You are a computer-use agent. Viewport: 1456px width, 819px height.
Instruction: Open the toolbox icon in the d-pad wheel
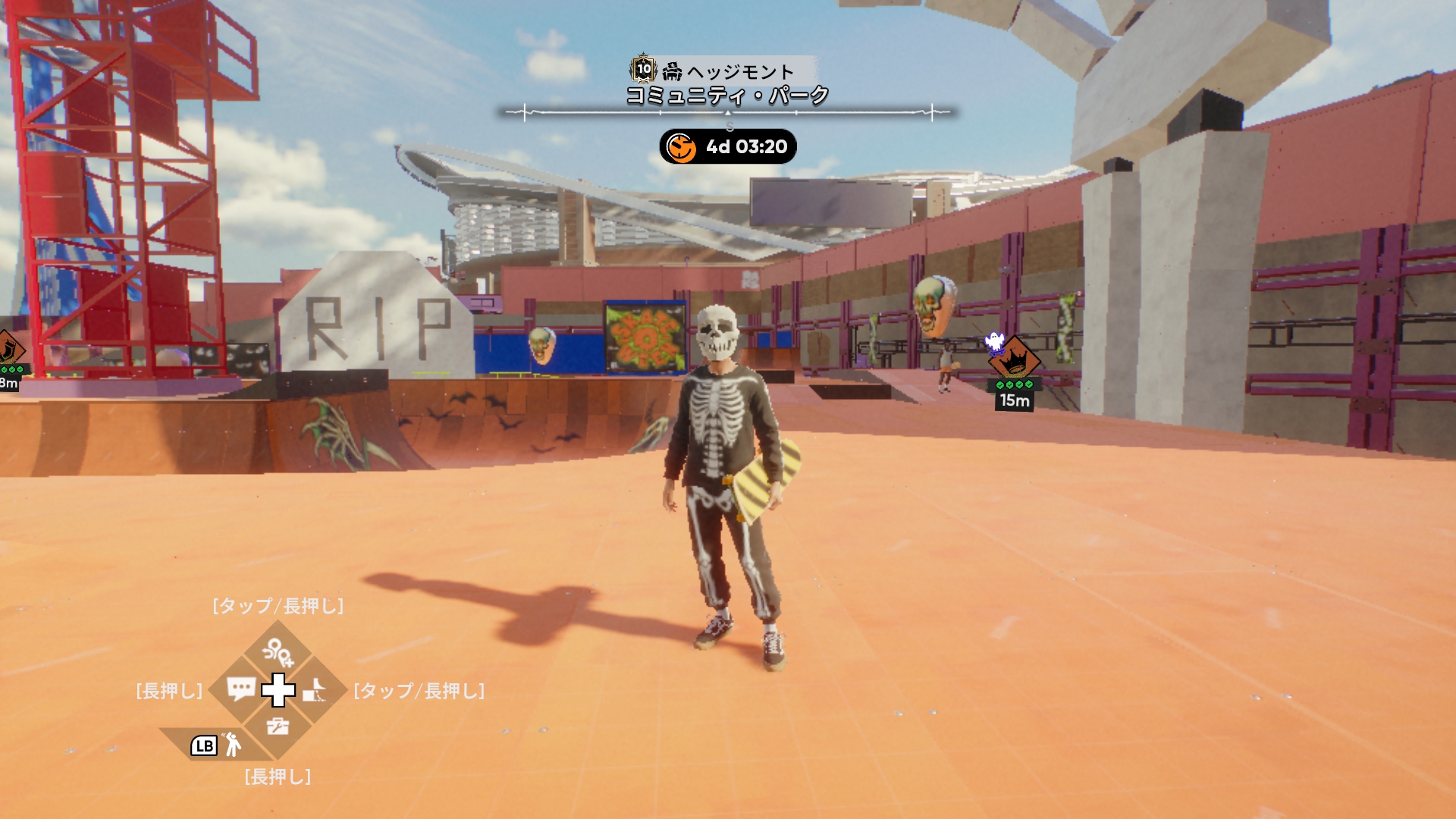pos(278,726)
